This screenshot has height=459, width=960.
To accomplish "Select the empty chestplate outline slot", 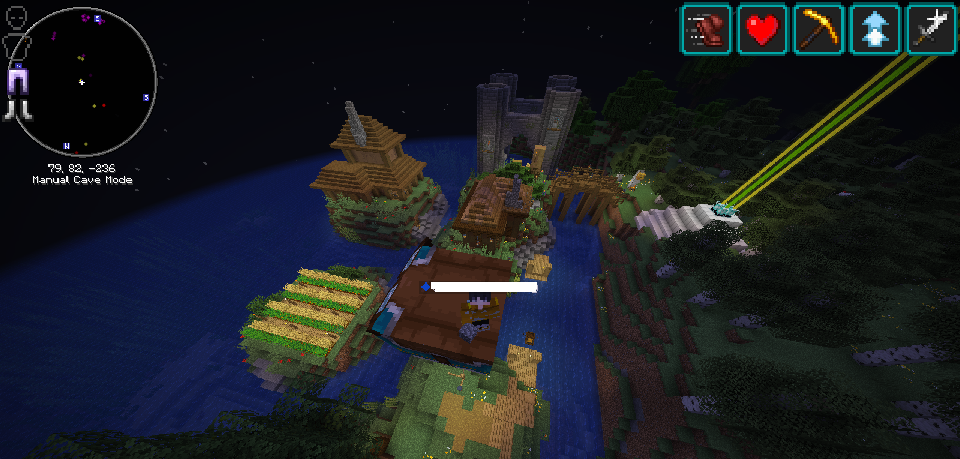I will pos(15,47).
